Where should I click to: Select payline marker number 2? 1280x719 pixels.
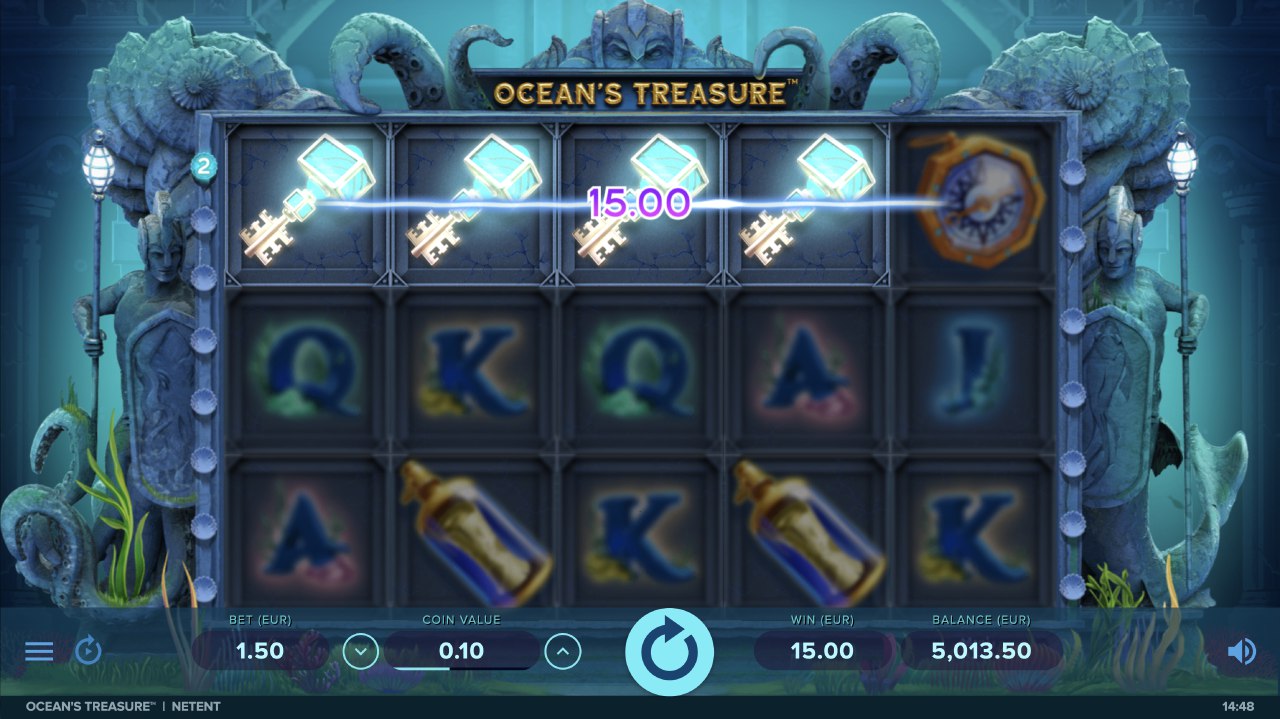coord(203,166)
